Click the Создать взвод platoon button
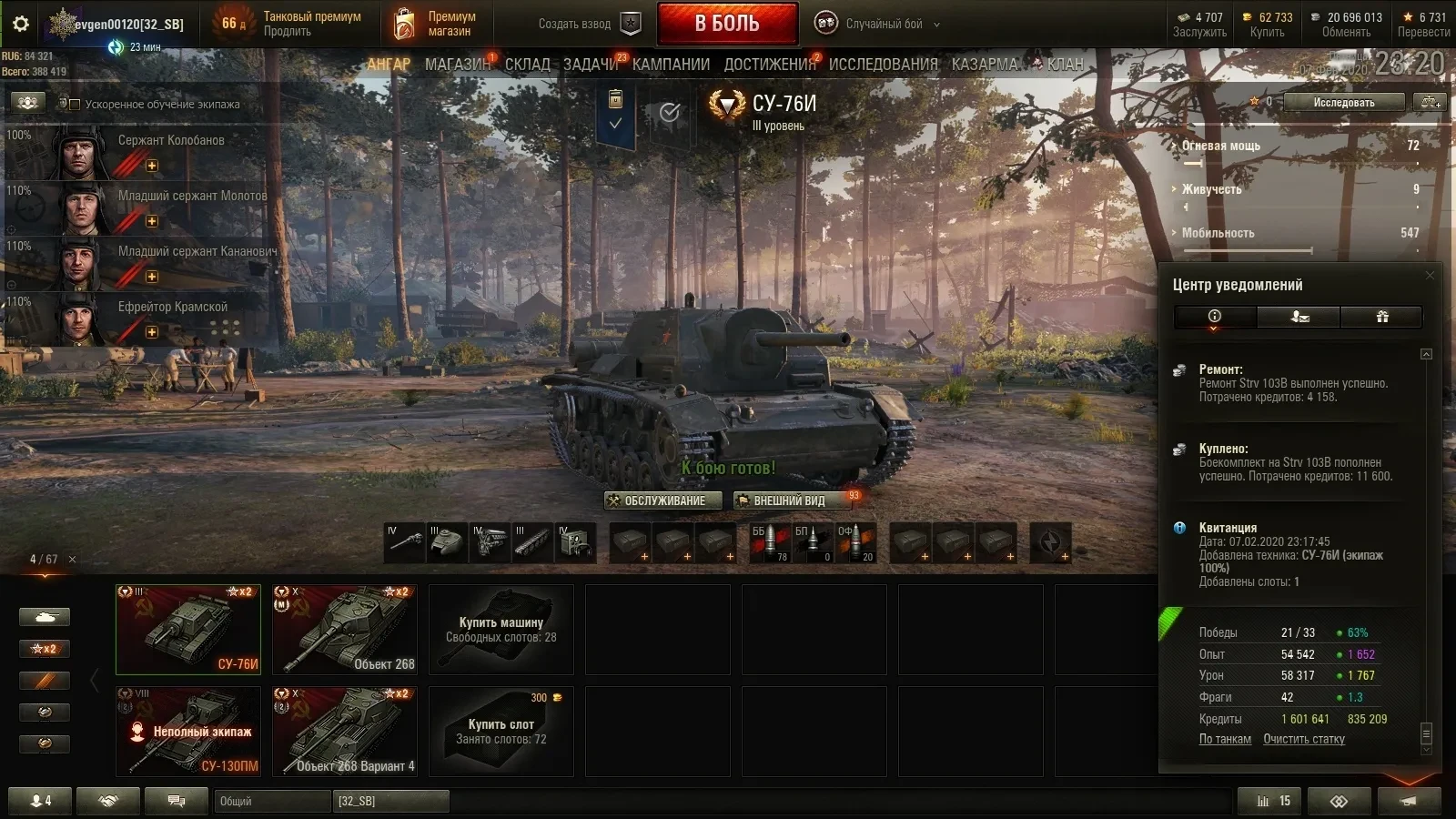Screen dimensions: 1456x819 589,24
